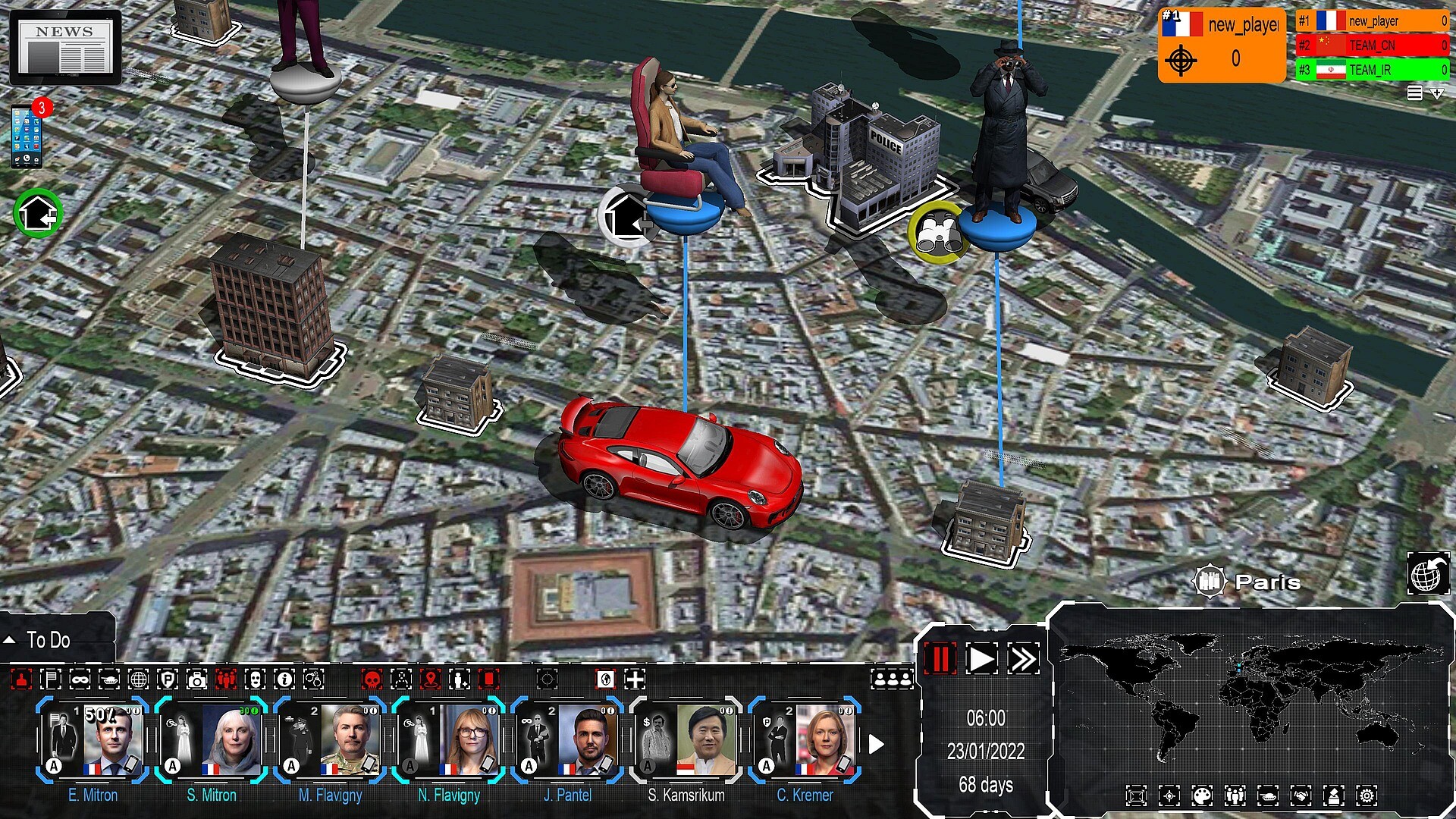Click the diplomacy handshake icon near the world map
Image resolution: width=1456 pixels, height=819 pixels.
(1301, 795)
